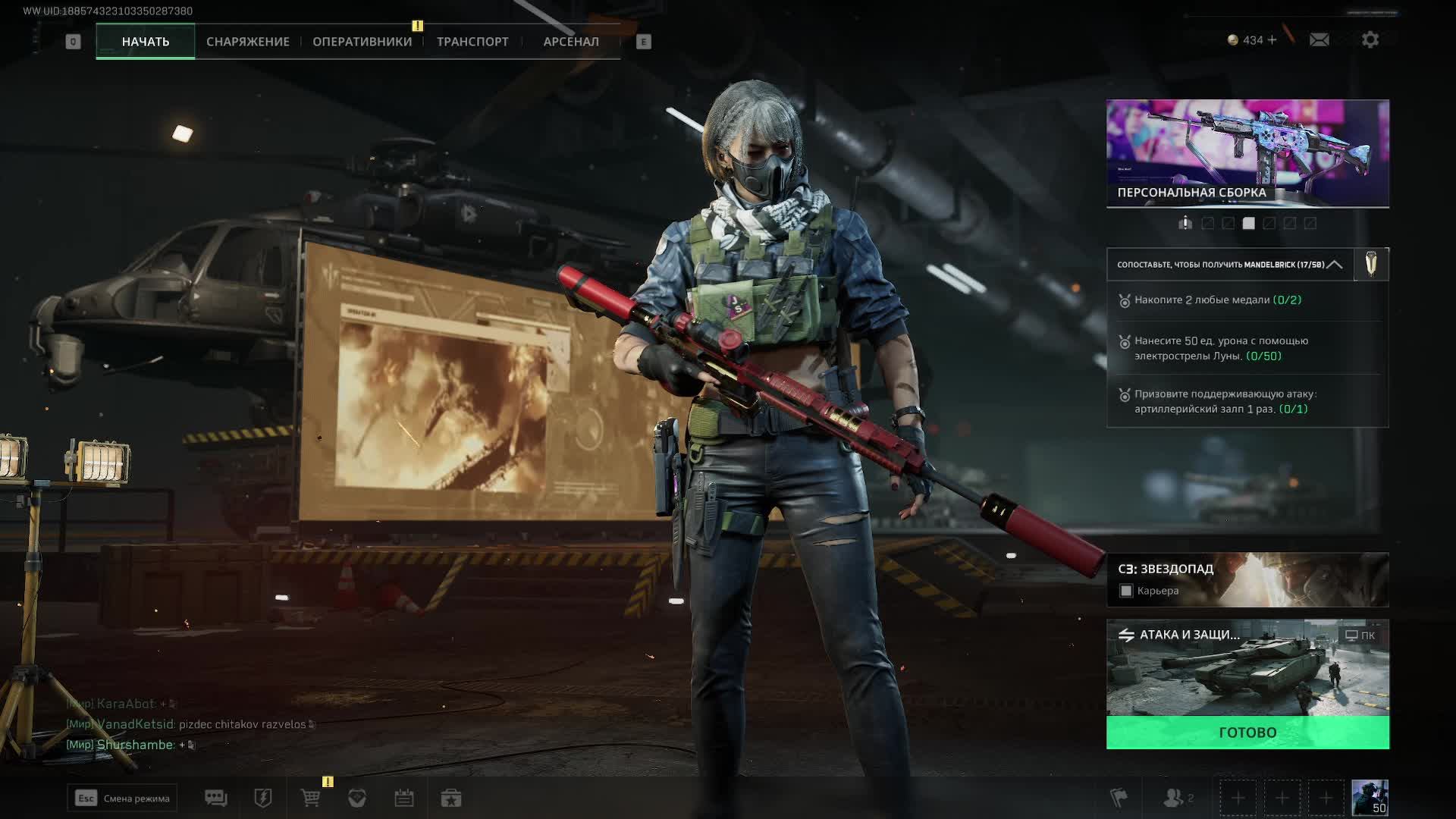Open the calendar events icon
Viewport: 1456px width, 819px height.
click(403, 798)
